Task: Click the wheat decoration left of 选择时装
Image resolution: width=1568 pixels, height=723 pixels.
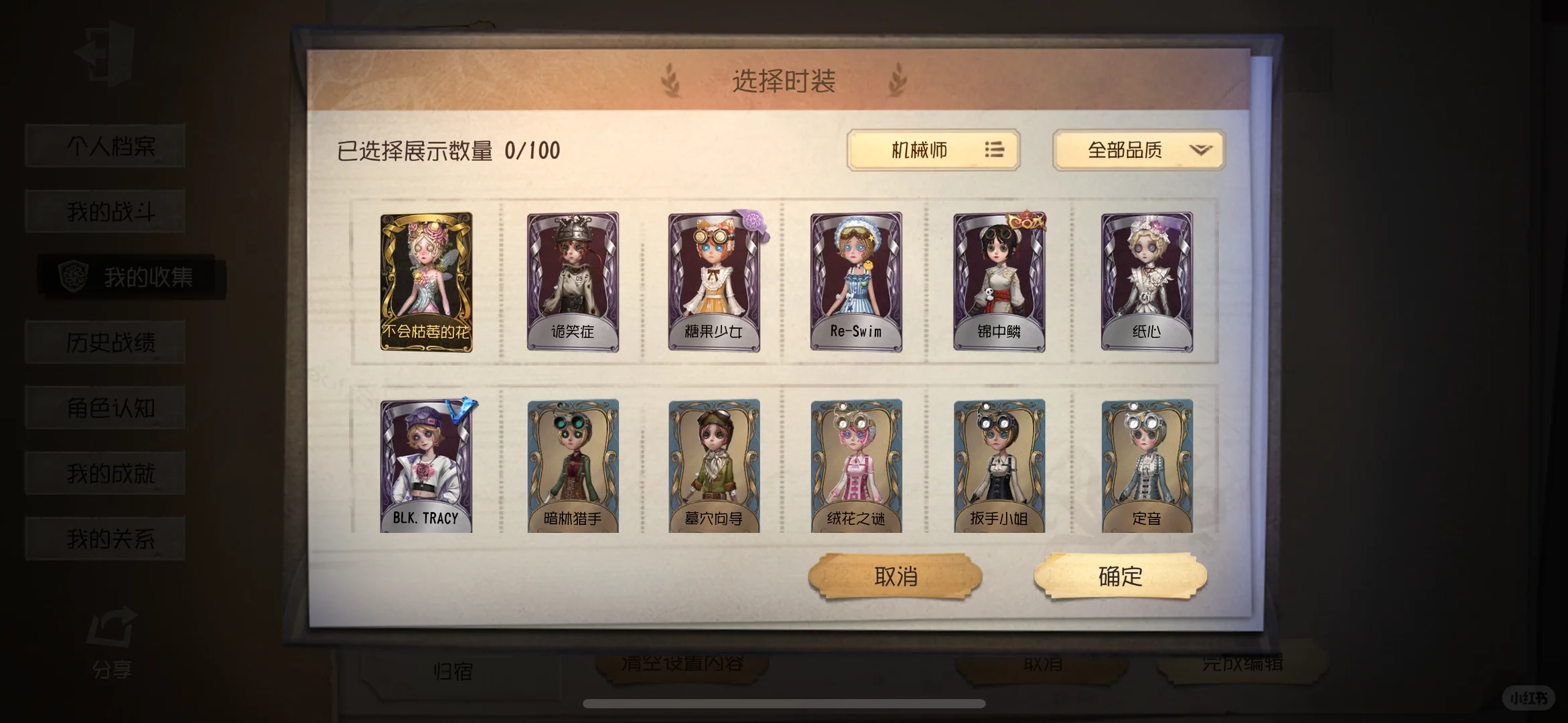Action: coord(669,80)
